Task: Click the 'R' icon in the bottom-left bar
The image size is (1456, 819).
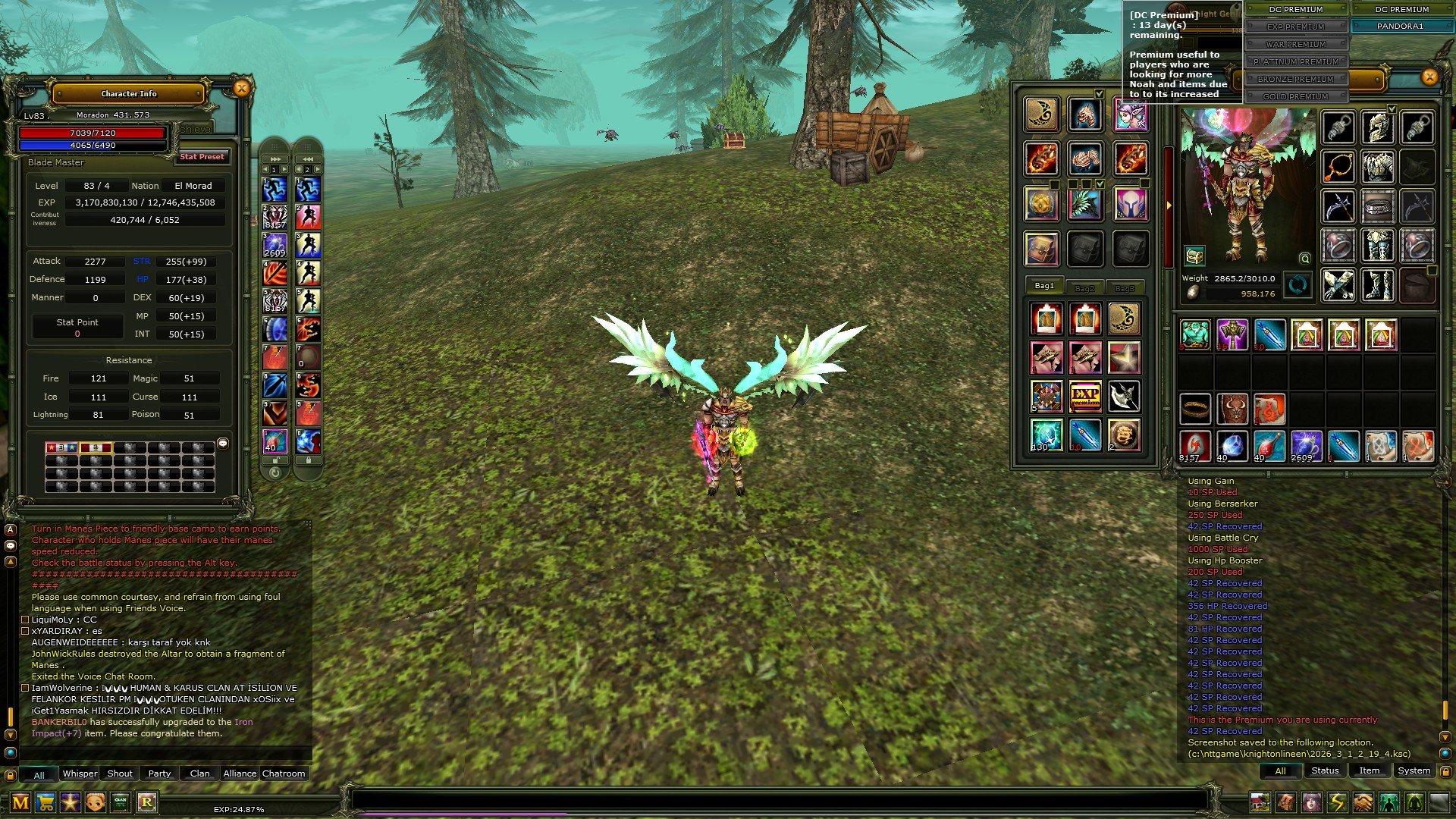Action: click(x=147, y=803)
